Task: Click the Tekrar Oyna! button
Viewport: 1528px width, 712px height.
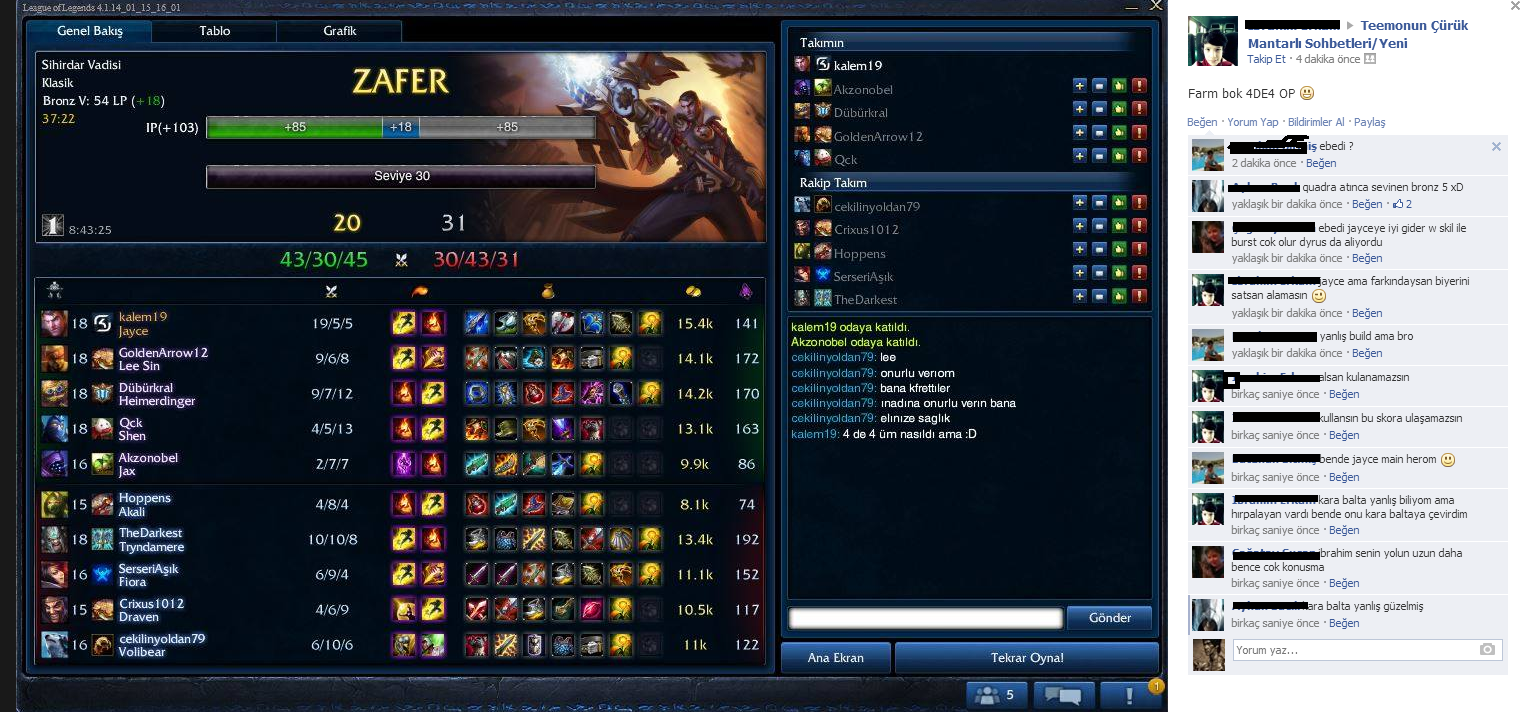Action: pyautogui.click(x=1026, y=658)
